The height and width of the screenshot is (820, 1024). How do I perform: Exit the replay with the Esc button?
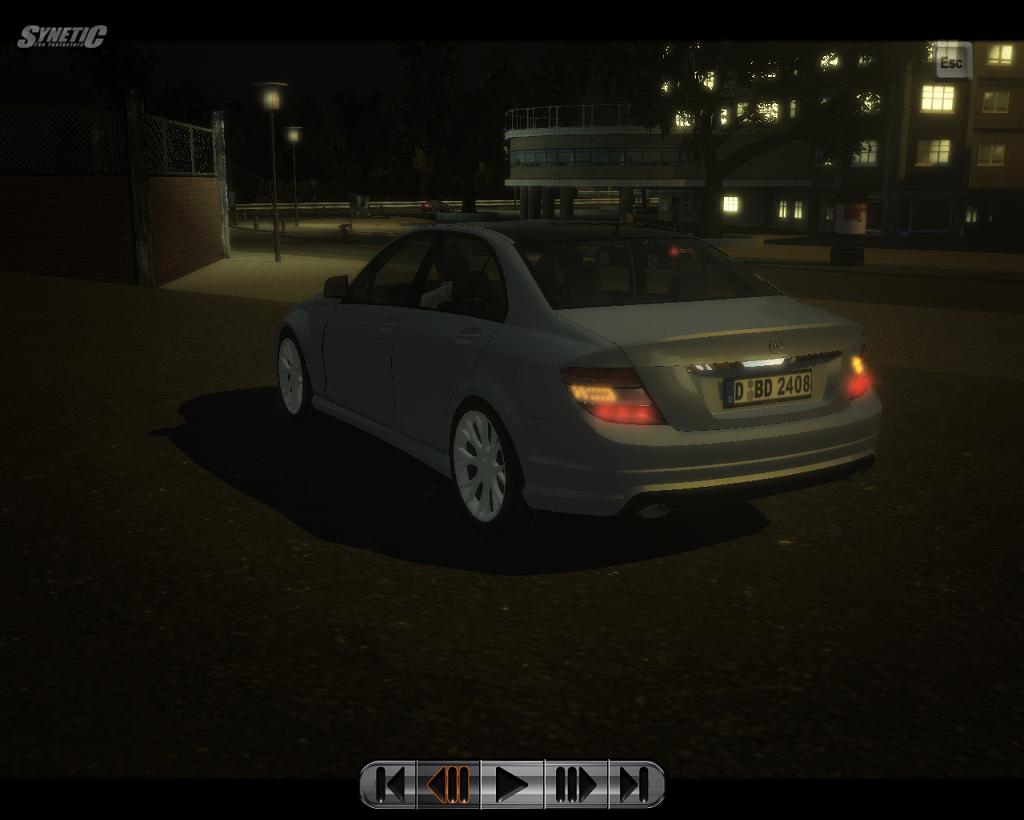click(x=951, y=63)
